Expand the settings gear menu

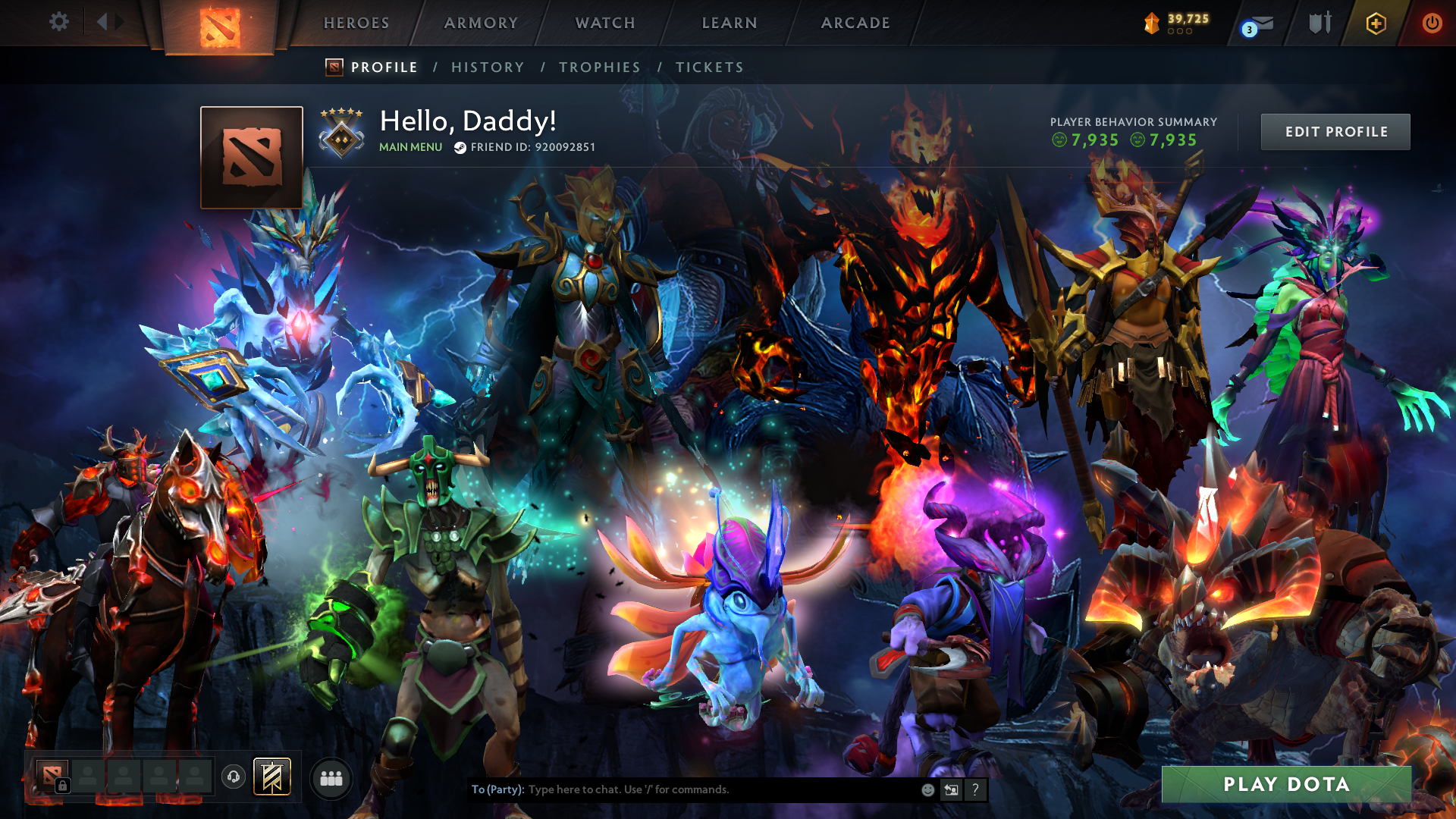59,21
